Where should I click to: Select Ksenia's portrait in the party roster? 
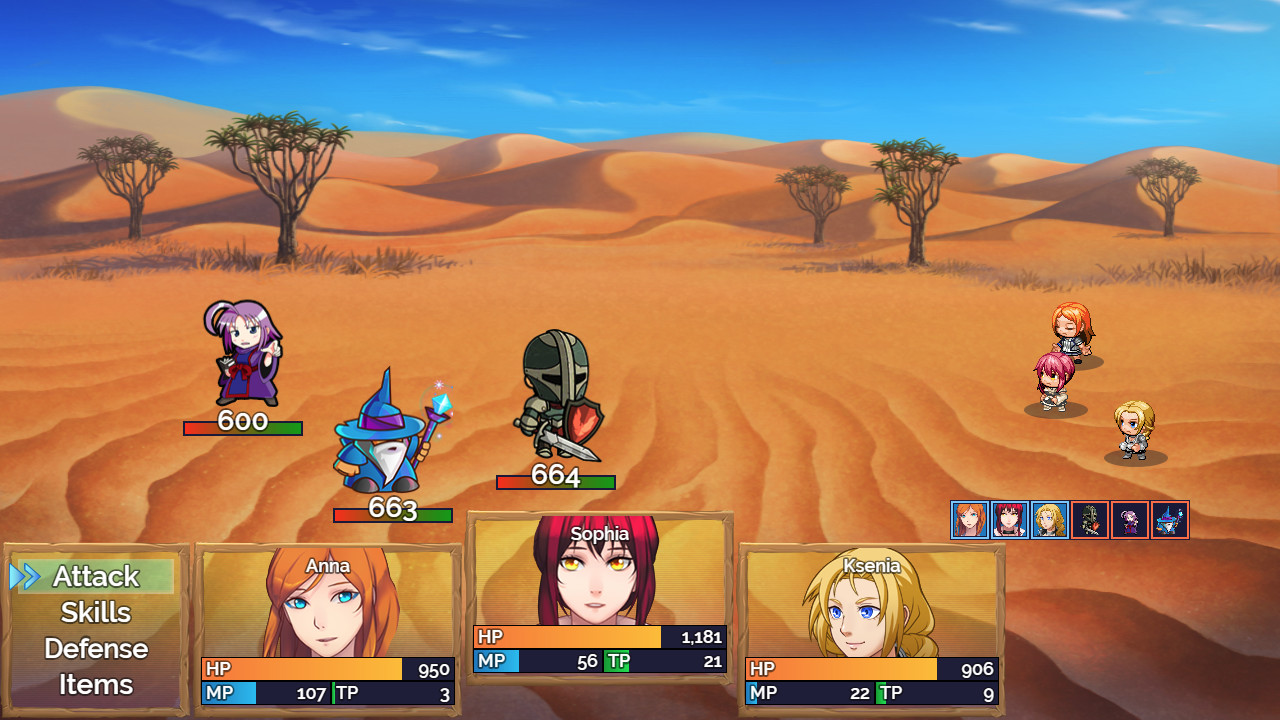click(x=1047, y=520)
